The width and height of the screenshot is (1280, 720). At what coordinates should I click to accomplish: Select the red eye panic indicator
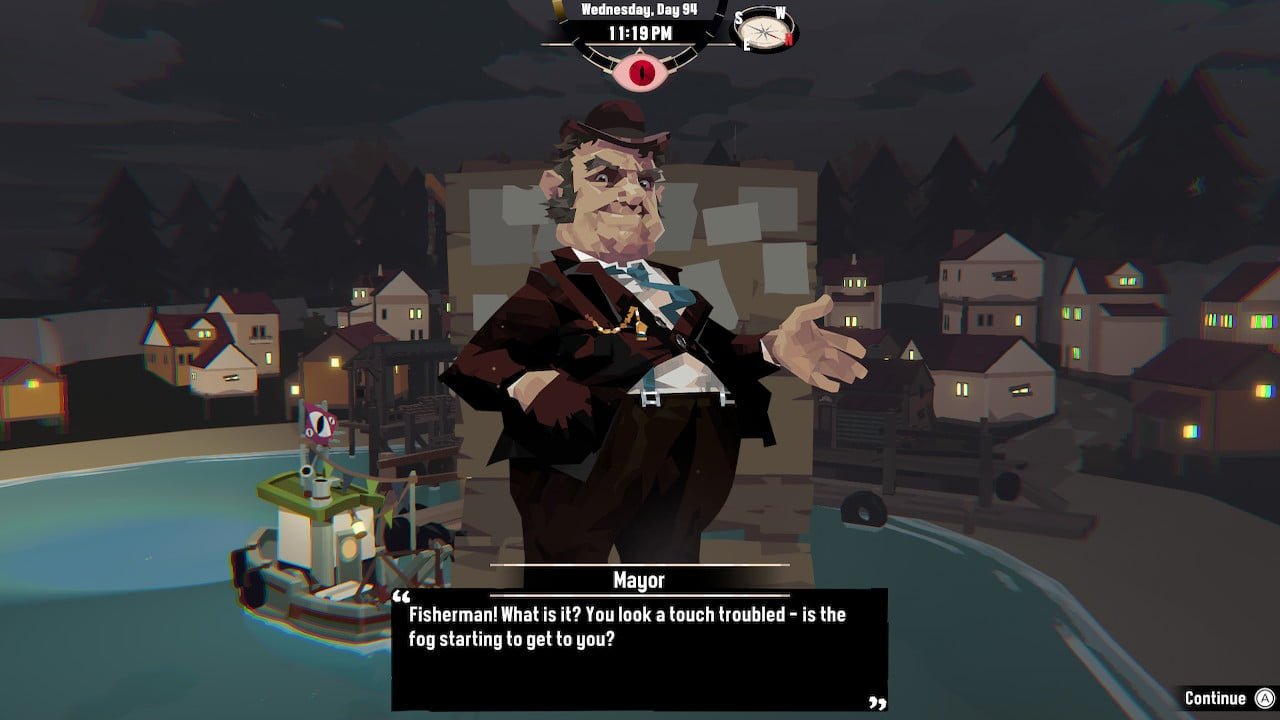pos(640,73)
